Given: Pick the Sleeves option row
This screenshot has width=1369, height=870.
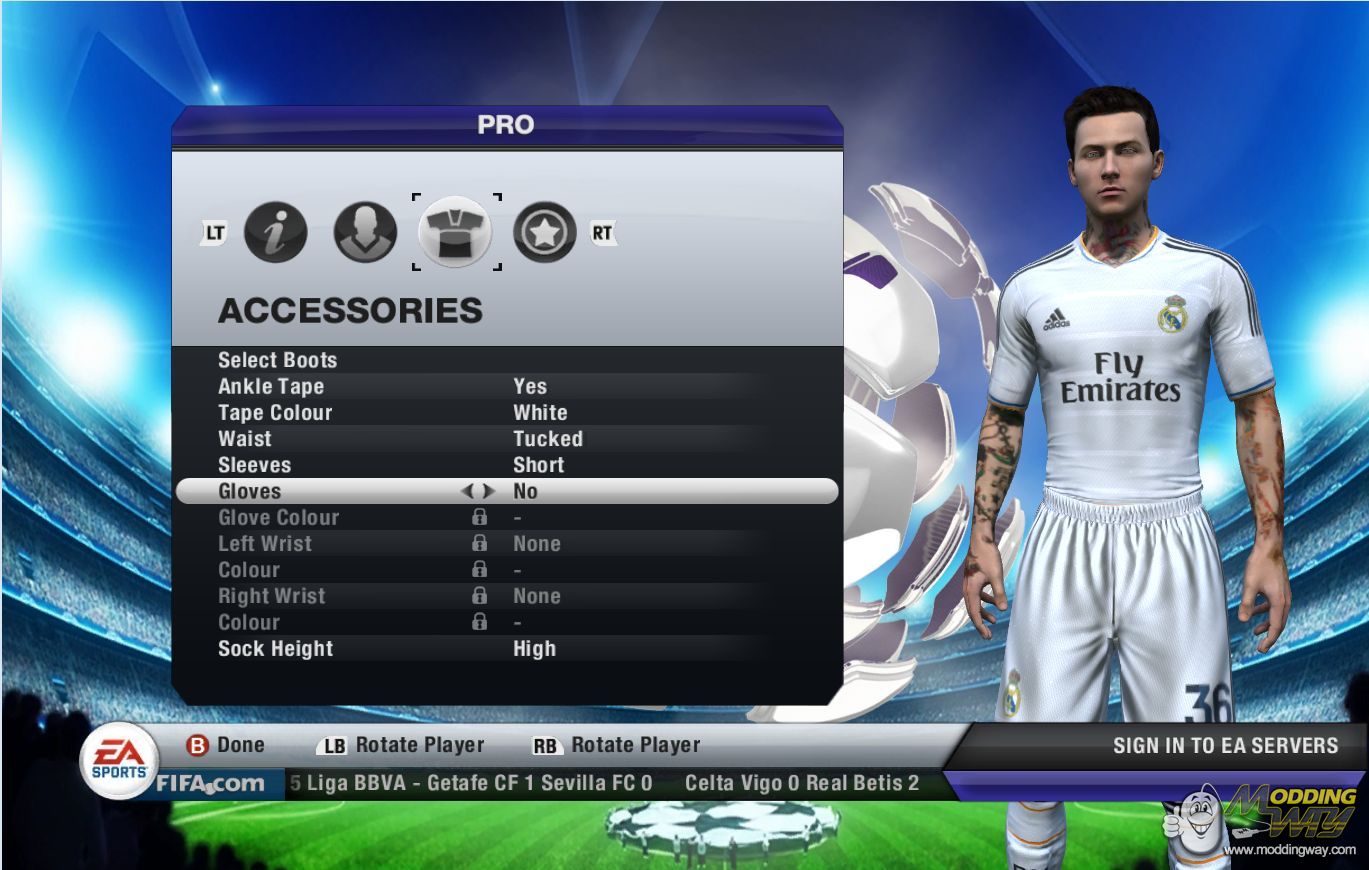Looking at the screenshot, I should 255,465.
